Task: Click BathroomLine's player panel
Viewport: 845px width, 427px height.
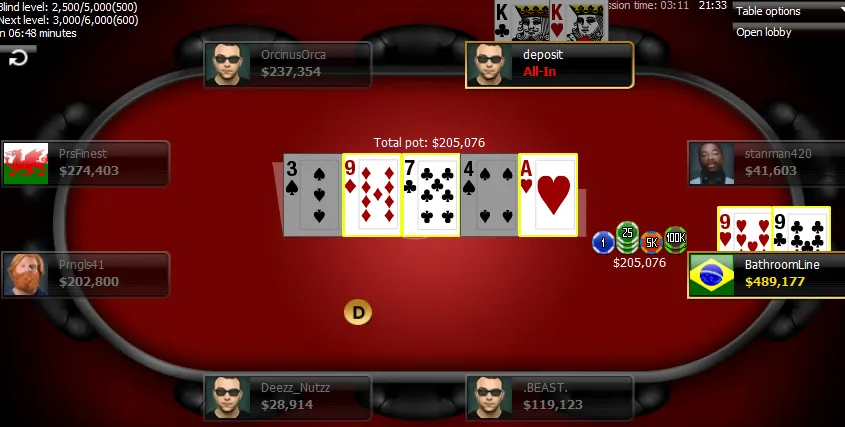Action: tap(766, 274)
